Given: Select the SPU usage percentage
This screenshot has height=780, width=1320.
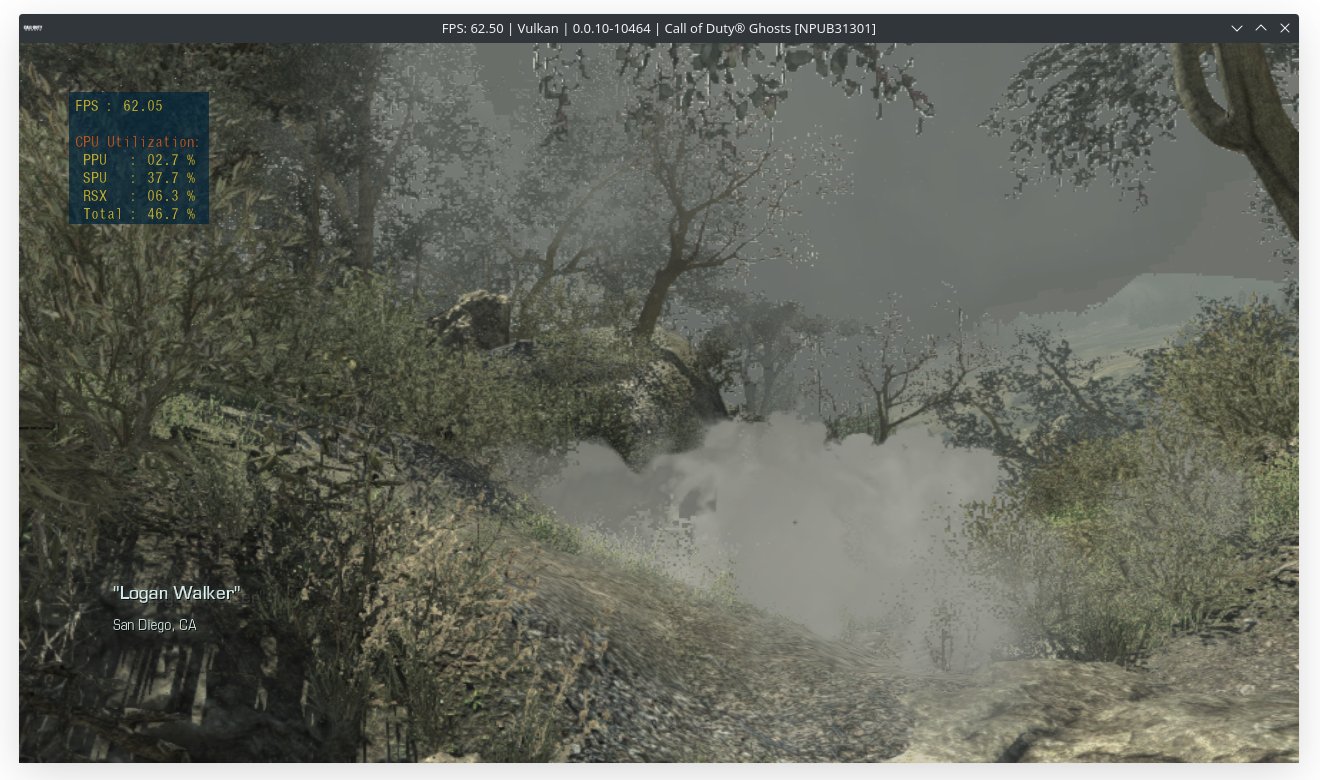Looking at the screenshot, I should 170,177.
